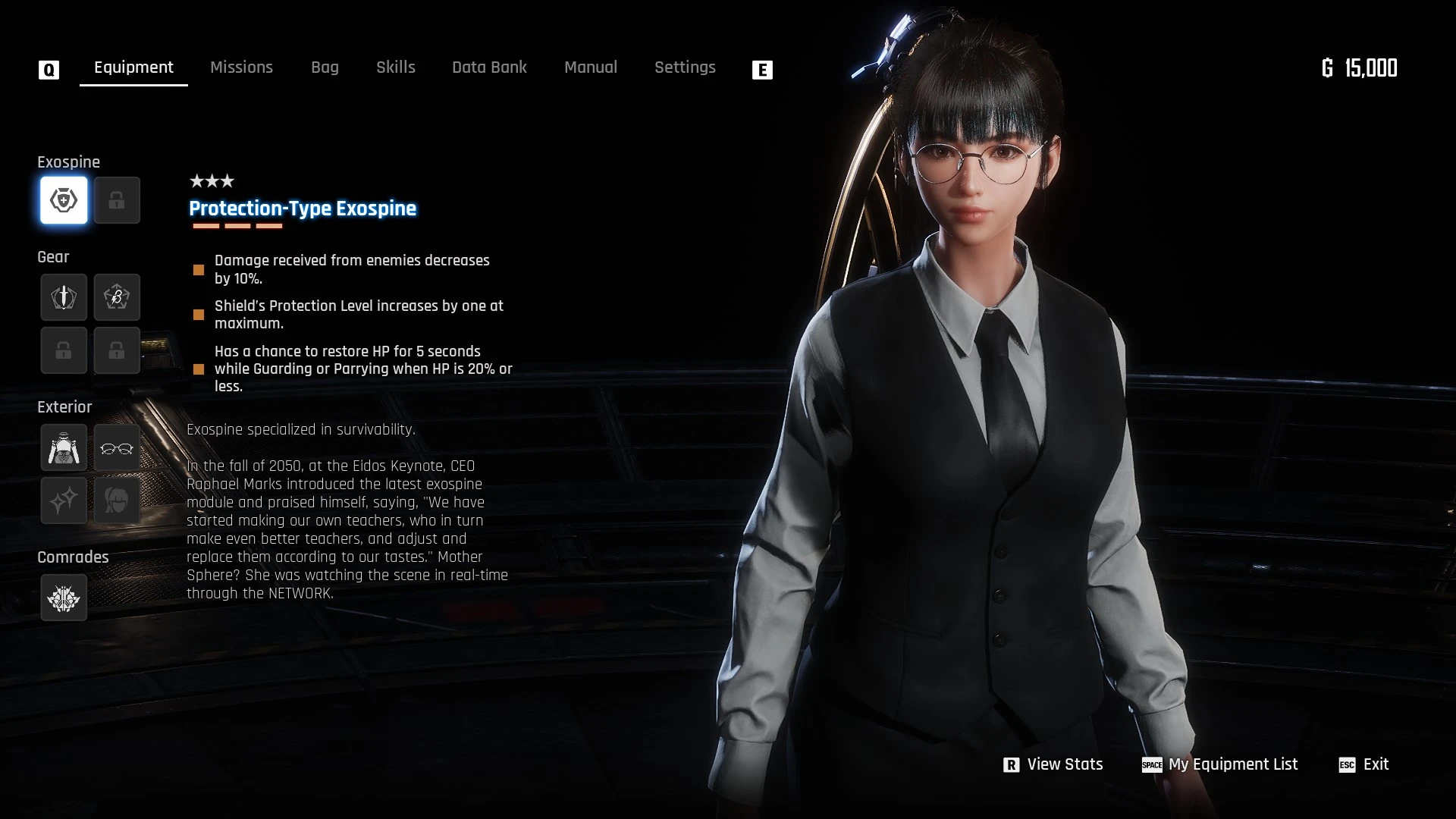Select the glasses Exterior slot
This screenshot has height=819, width=1456.
click(x=117, y=447)
